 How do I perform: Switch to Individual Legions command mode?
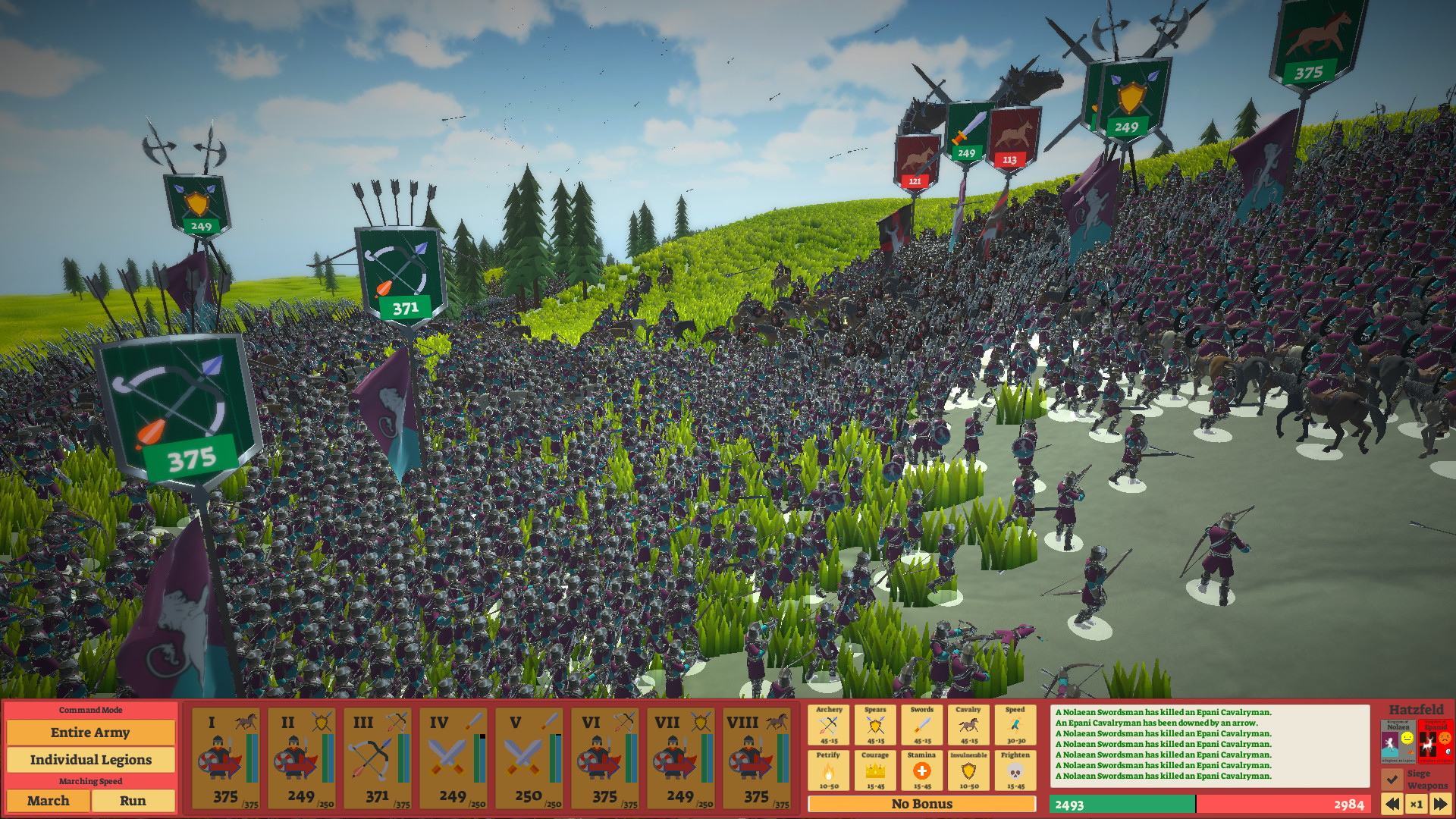tap(90, 759)
